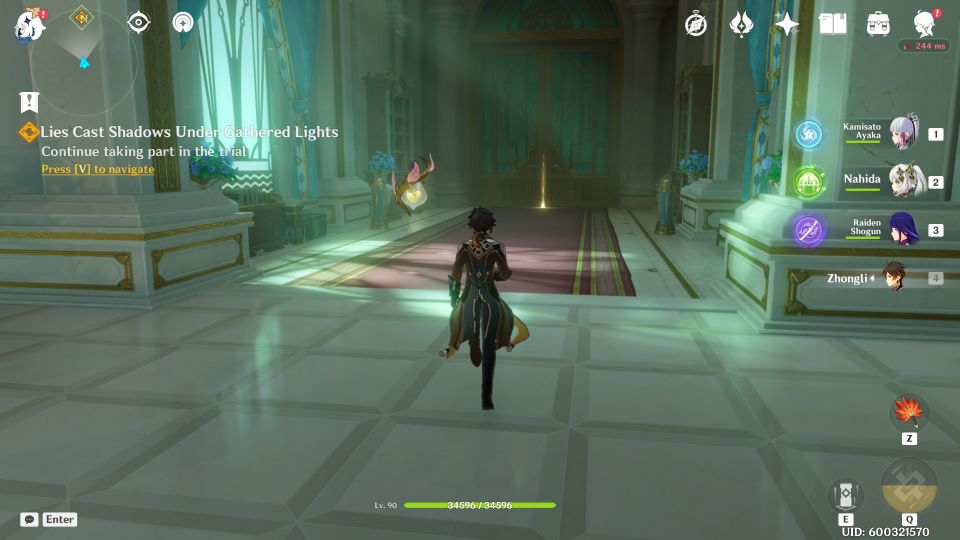Screen dimensions: 960x540
Task: Open the compass events icon
Action: [x=696, y=25]
